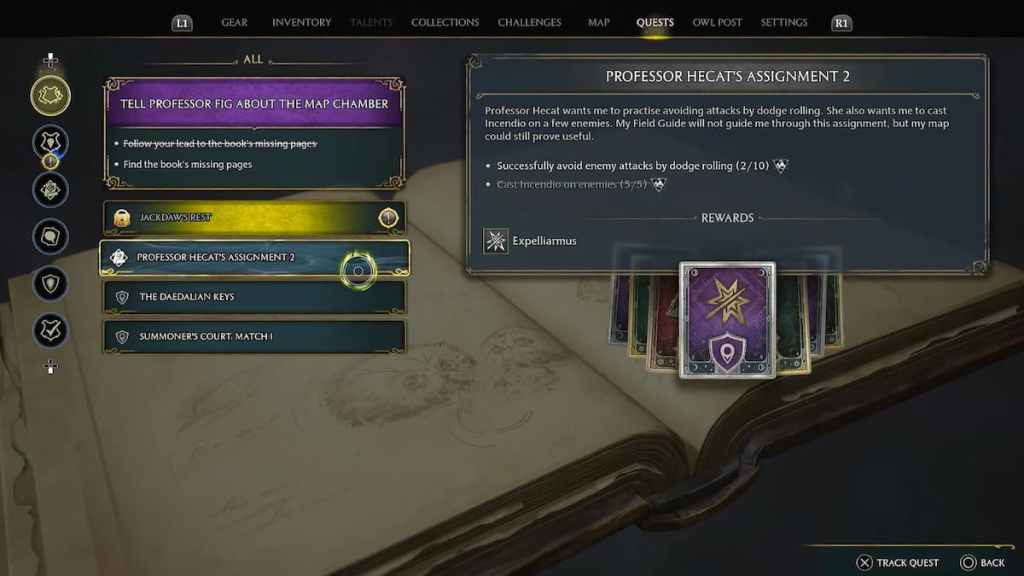Choose the main quests filter with exclamation badge
1024x576 pixels.
[x=50, y=143]
